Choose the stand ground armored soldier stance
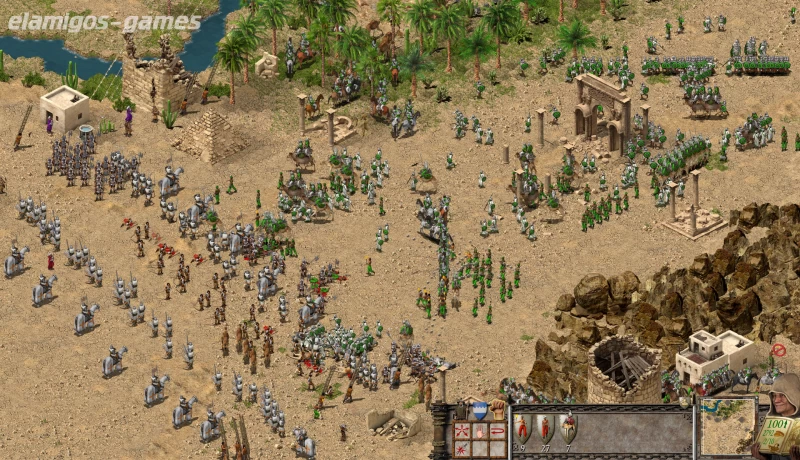 tap(462, 410)
